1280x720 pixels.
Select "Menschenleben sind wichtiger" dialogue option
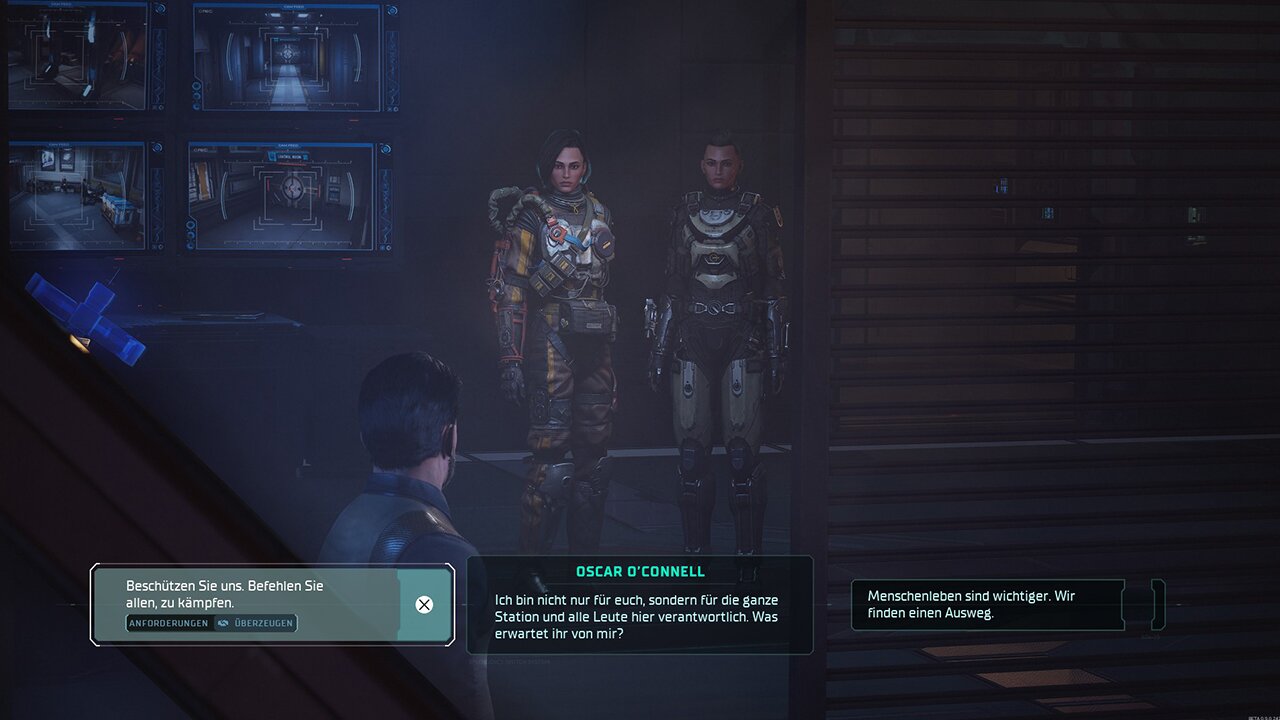[985, 604]
